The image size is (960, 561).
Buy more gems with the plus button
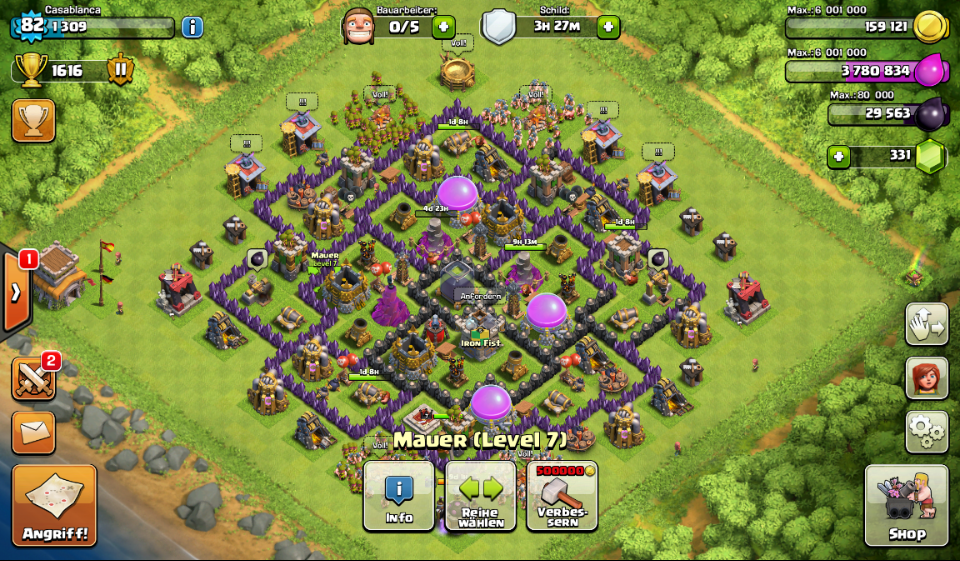[x=838, y=157]
